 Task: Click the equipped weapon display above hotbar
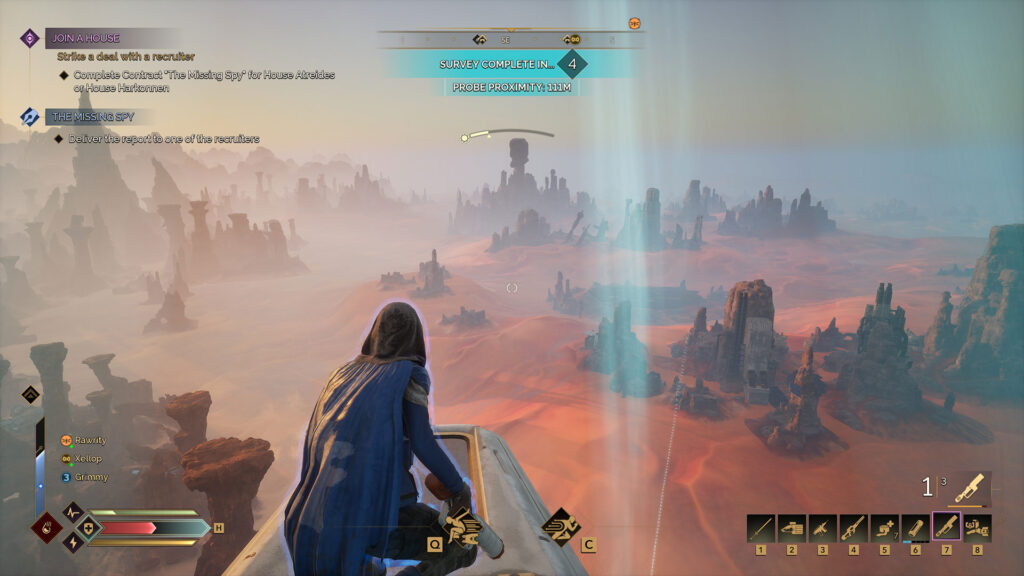pos(967,487)
